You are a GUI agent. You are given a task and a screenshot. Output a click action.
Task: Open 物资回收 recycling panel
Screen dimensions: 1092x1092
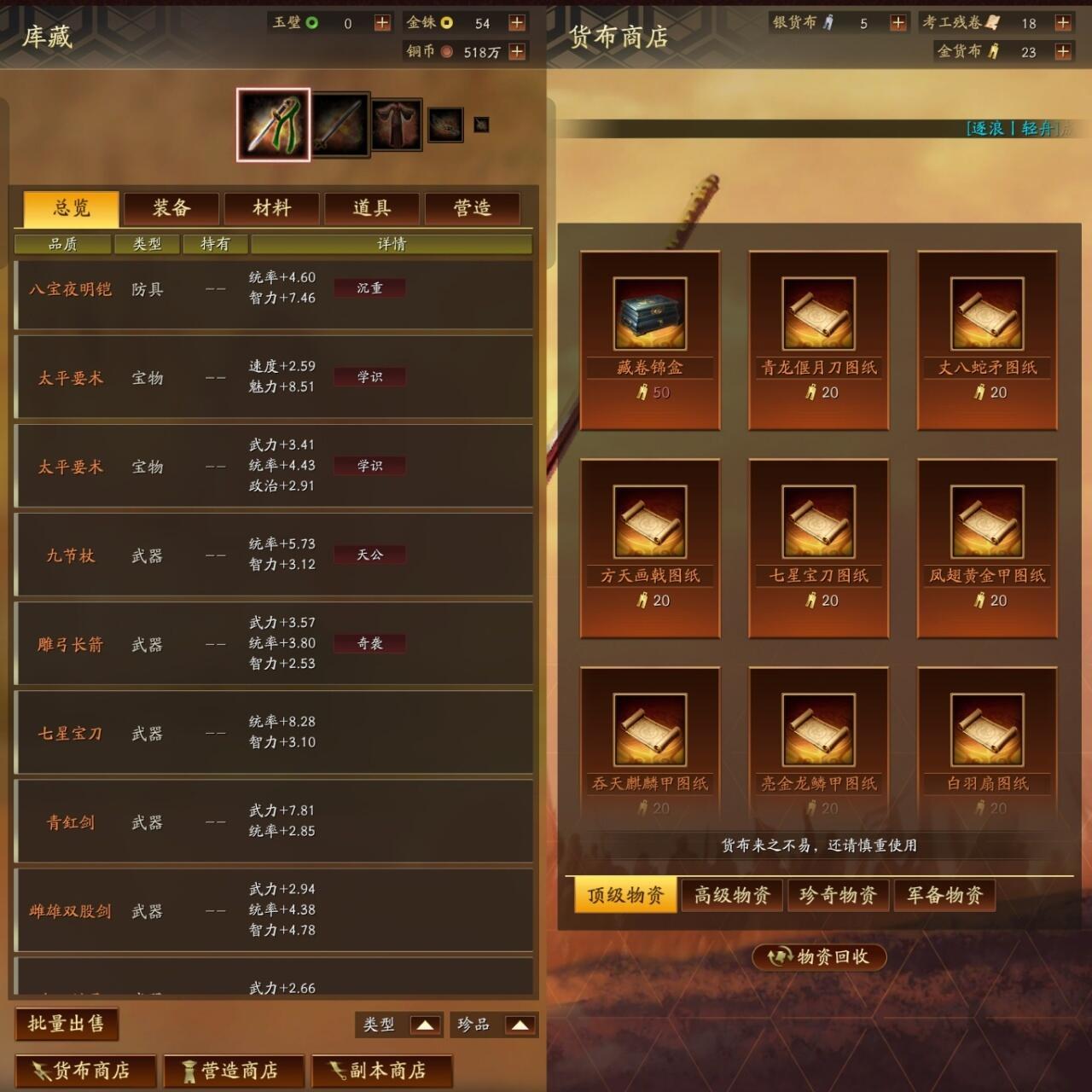point(822,957)
